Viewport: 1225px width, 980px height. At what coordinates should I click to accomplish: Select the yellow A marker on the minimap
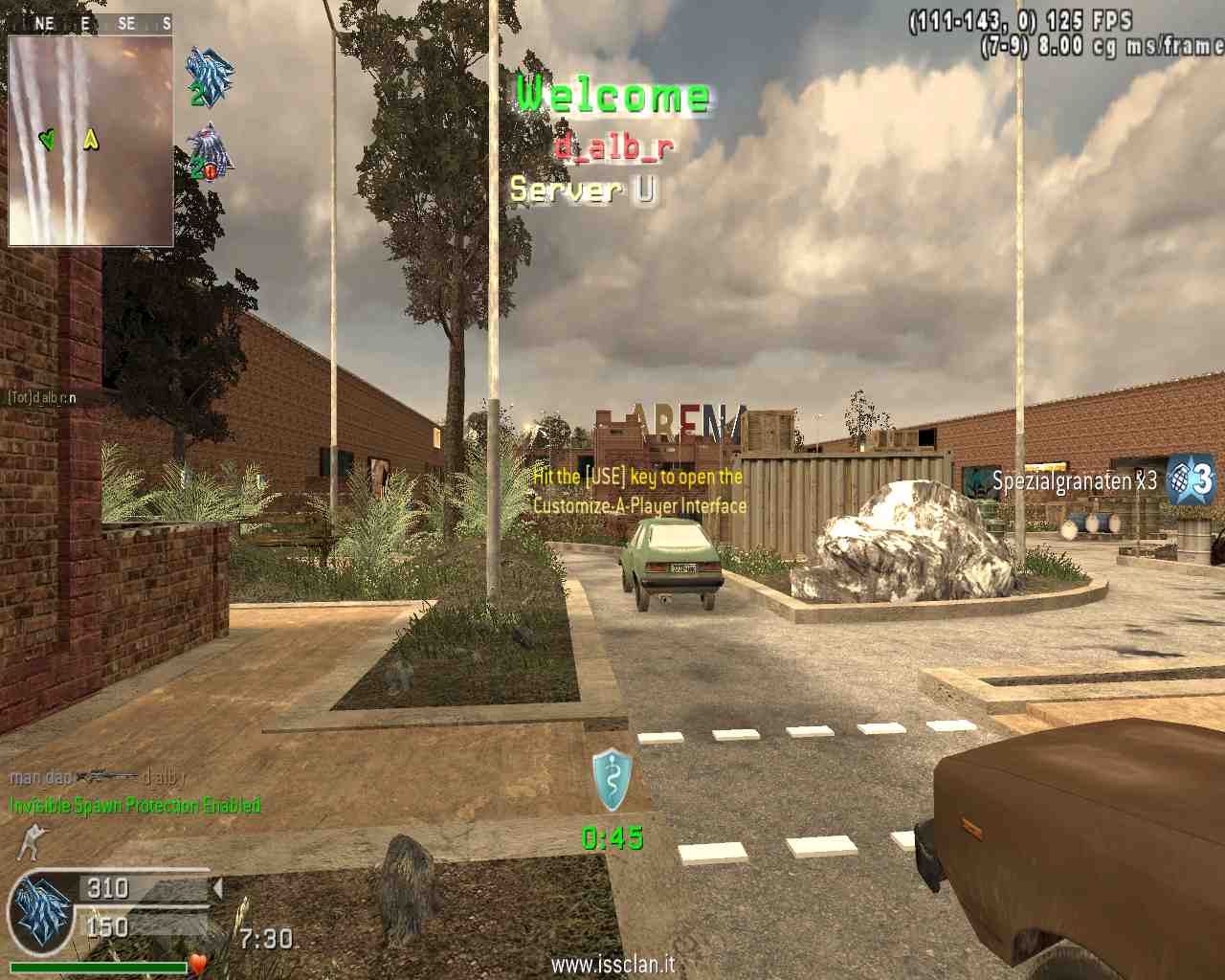[91, 140]
